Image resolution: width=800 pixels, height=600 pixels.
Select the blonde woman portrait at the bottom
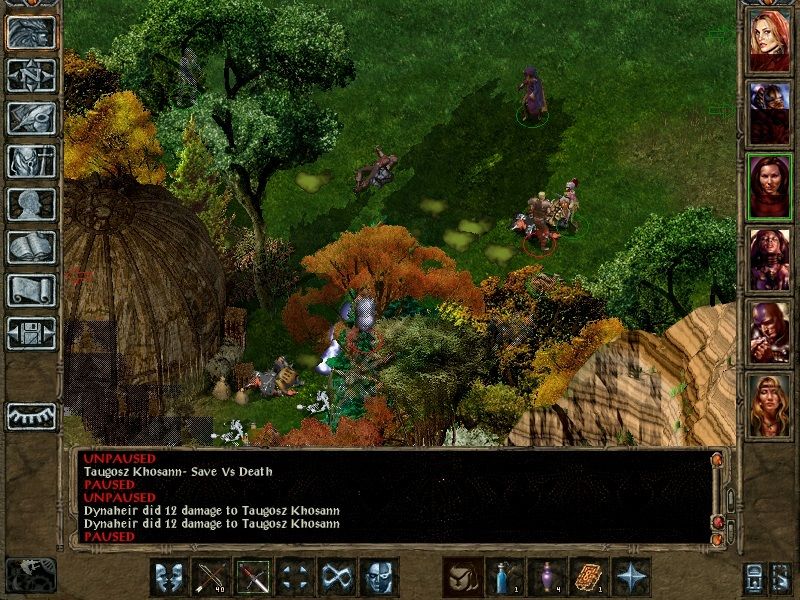(x=769, y=404)
